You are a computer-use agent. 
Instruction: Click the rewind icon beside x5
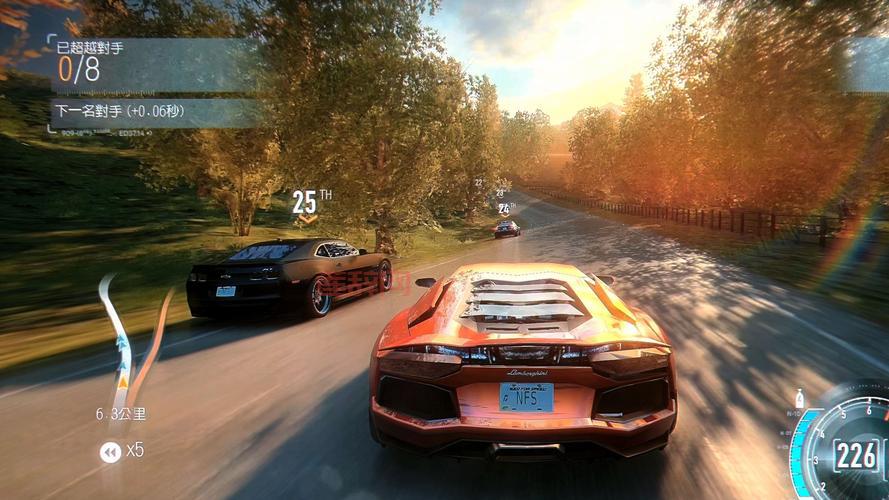[x=110, y=452]
